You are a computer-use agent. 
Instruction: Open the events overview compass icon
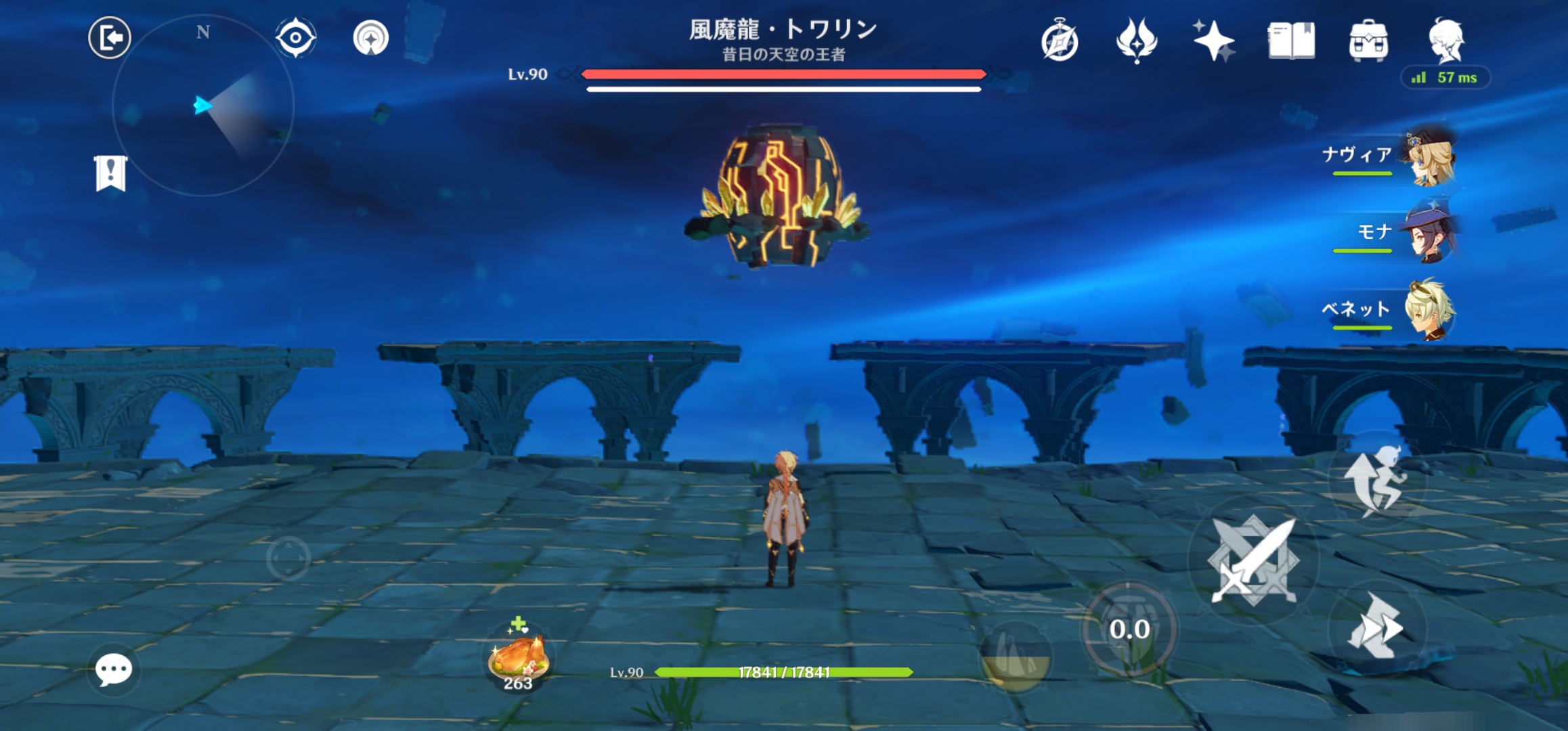(x=1059, y=41)
